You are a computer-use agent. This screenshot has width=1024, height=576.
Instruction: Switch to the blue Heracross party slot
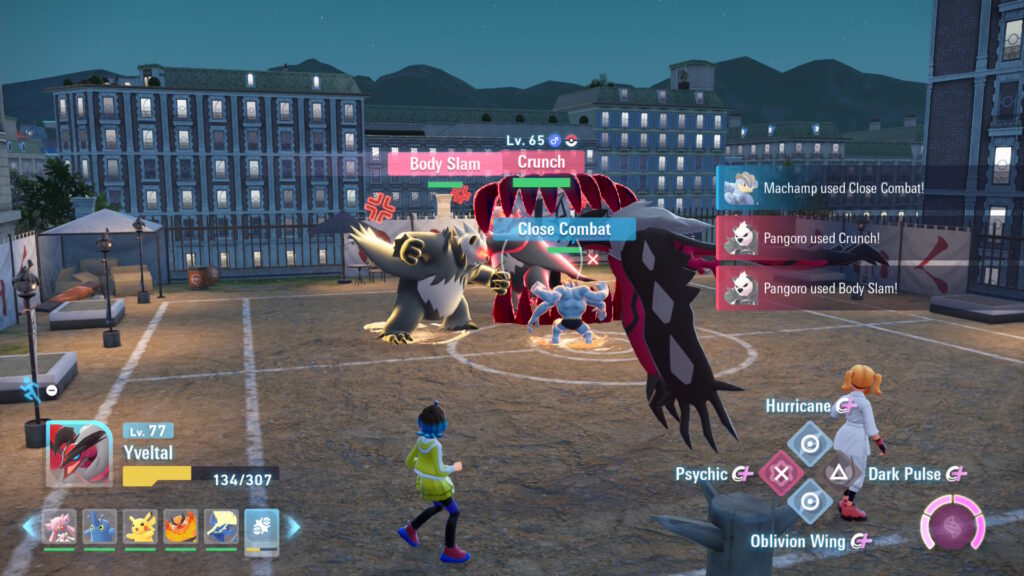pos(100,526)
